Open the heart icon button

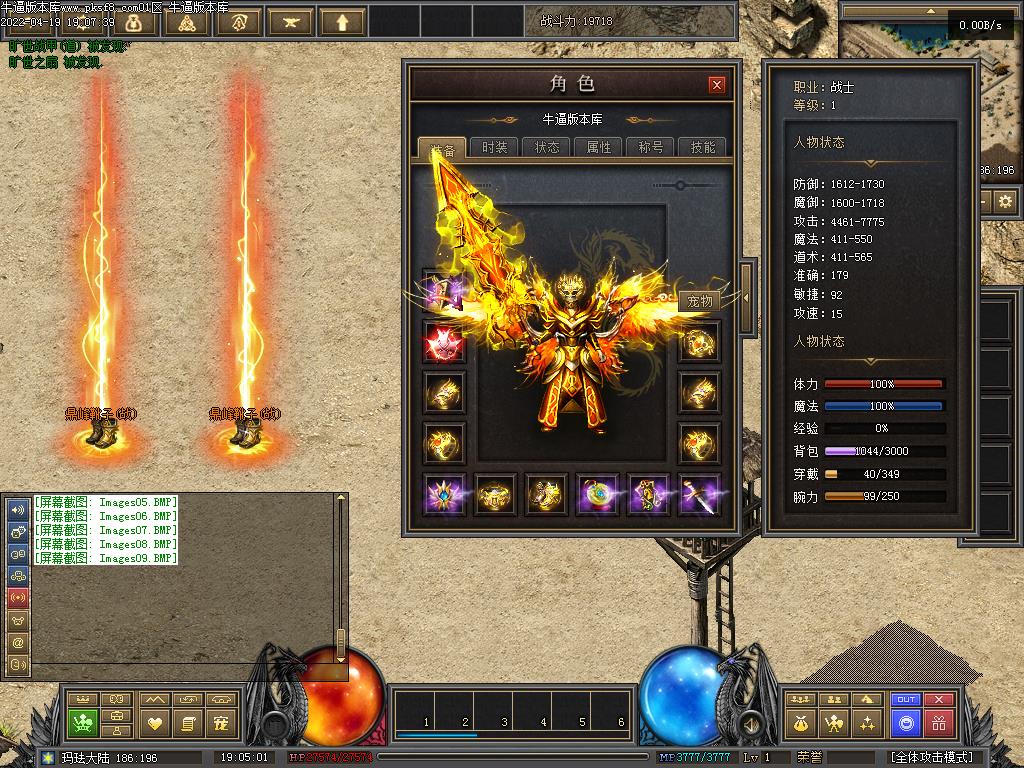click(x=155, y=722)
